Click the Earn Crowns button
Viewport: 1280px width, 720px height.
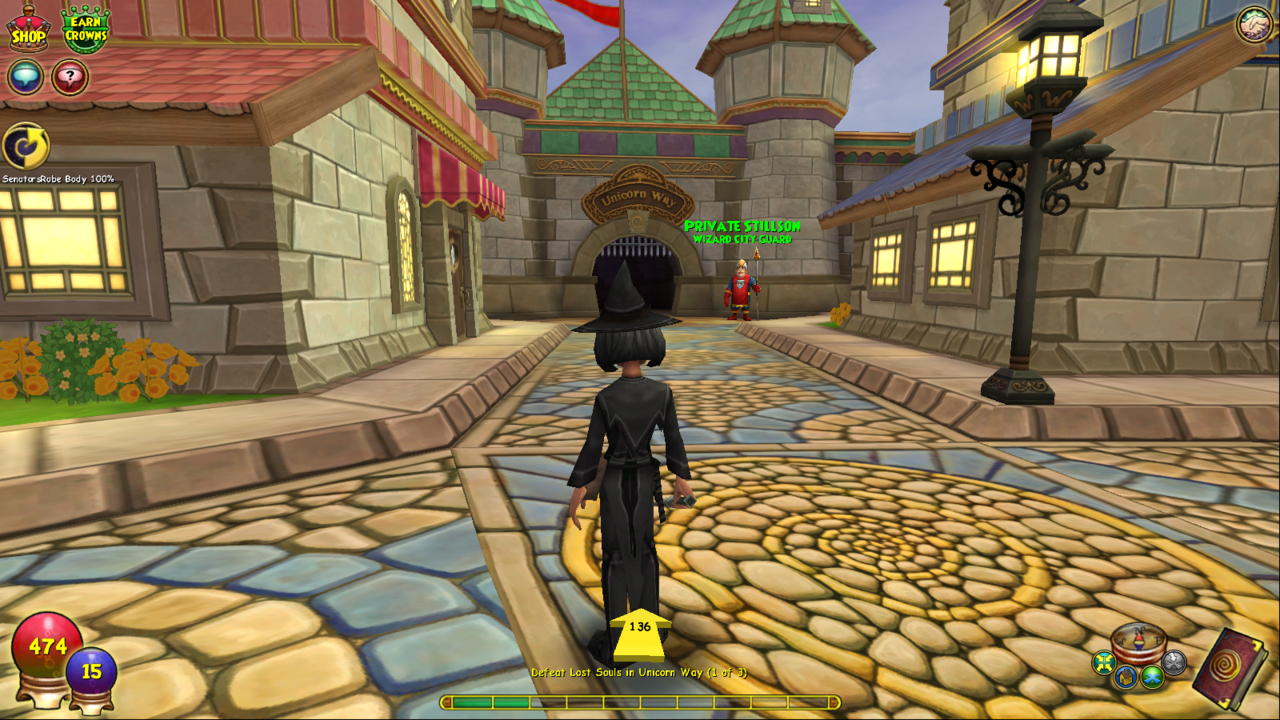pos(85,29)
